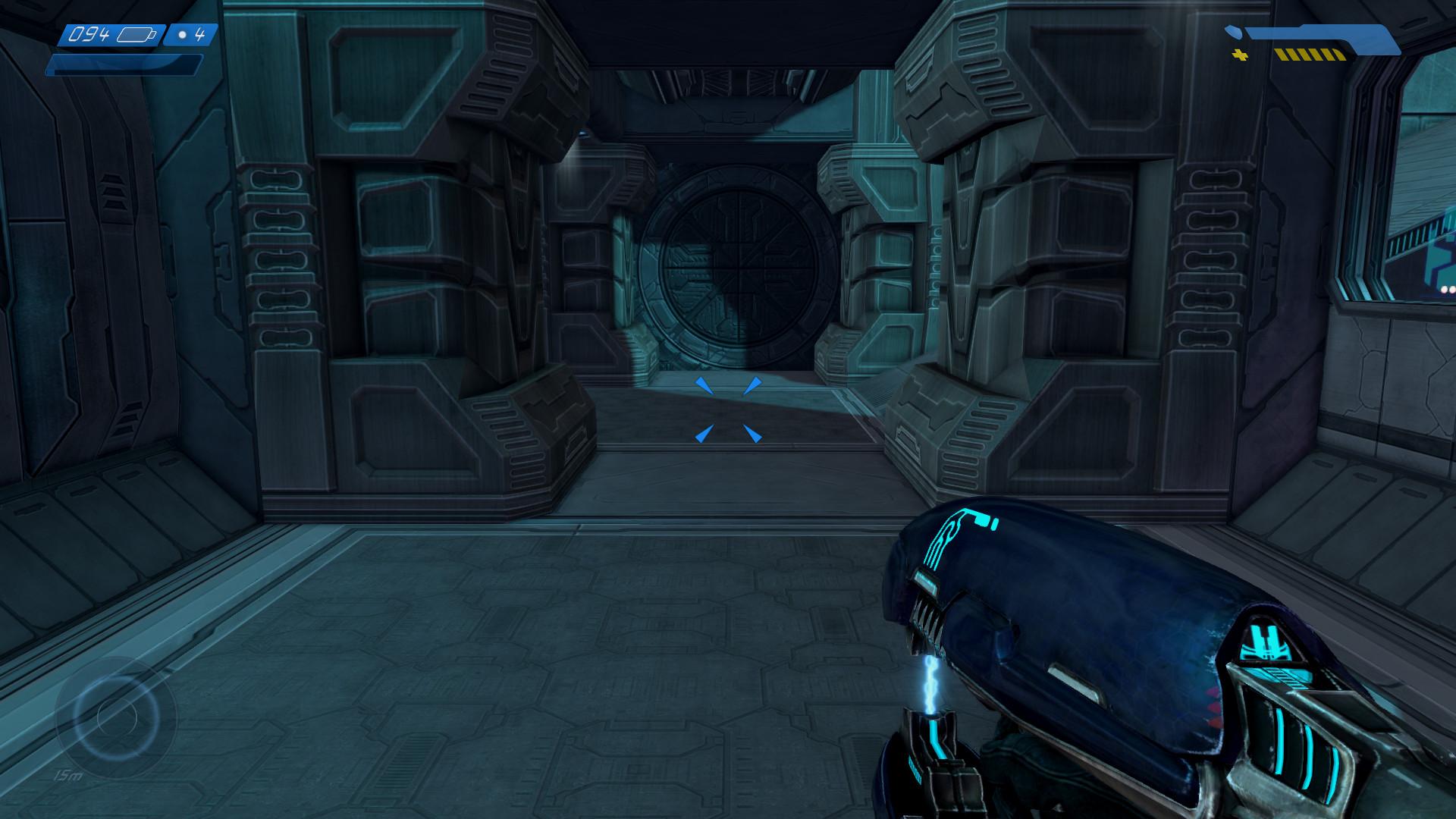Click the yellow health cross icon

tap(1241, 55)
